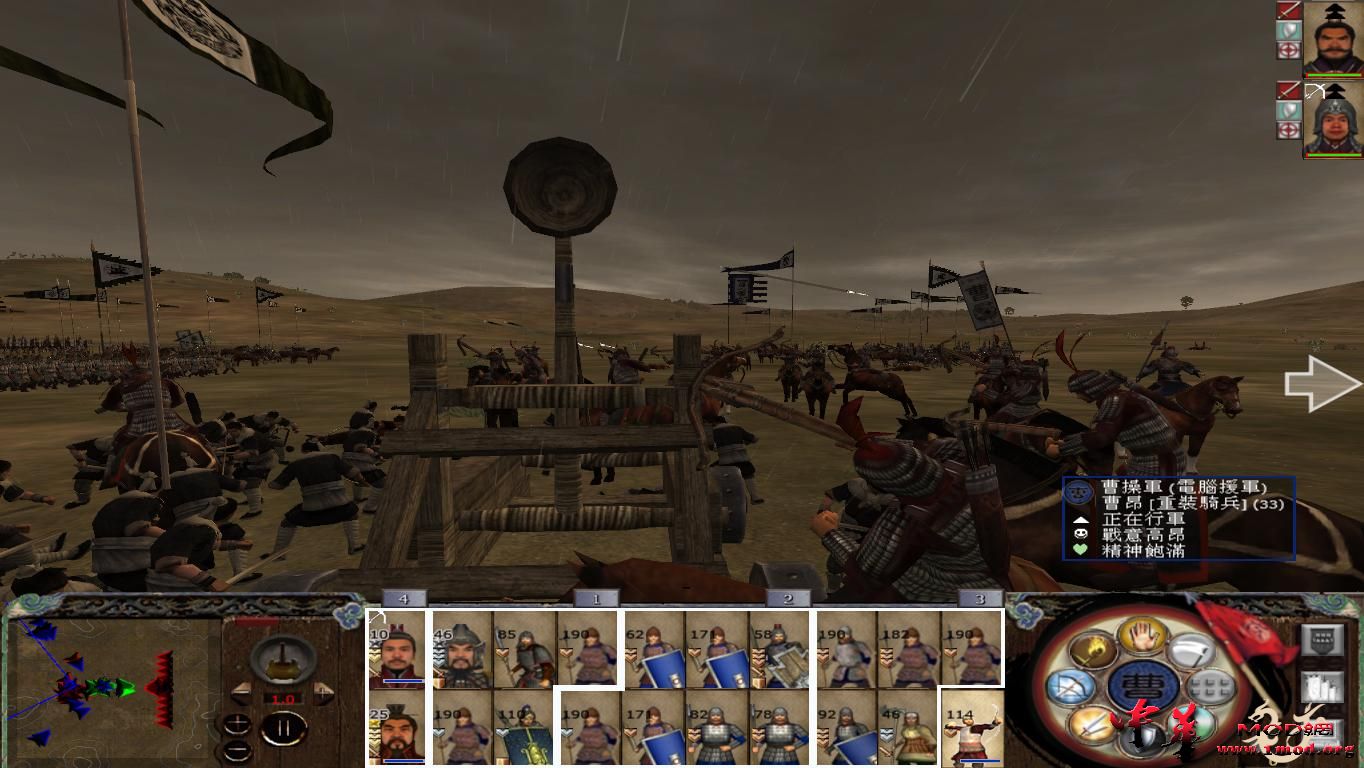Toggle the red sword marker above the top general portrait

(x=1289, y=11)
